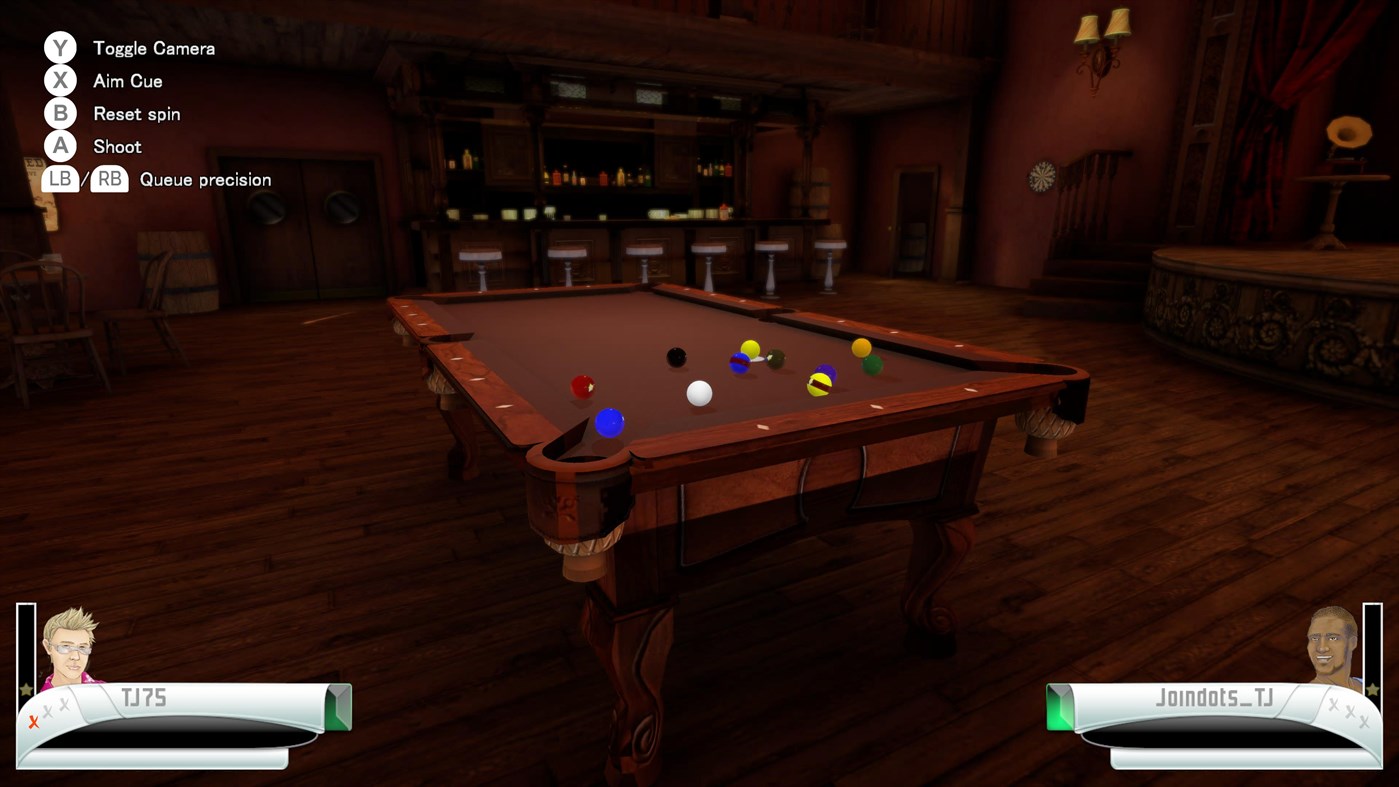Click the LB Queue precision button icon
This screenshot has height=787, width=1399.
tap(59, 179)
